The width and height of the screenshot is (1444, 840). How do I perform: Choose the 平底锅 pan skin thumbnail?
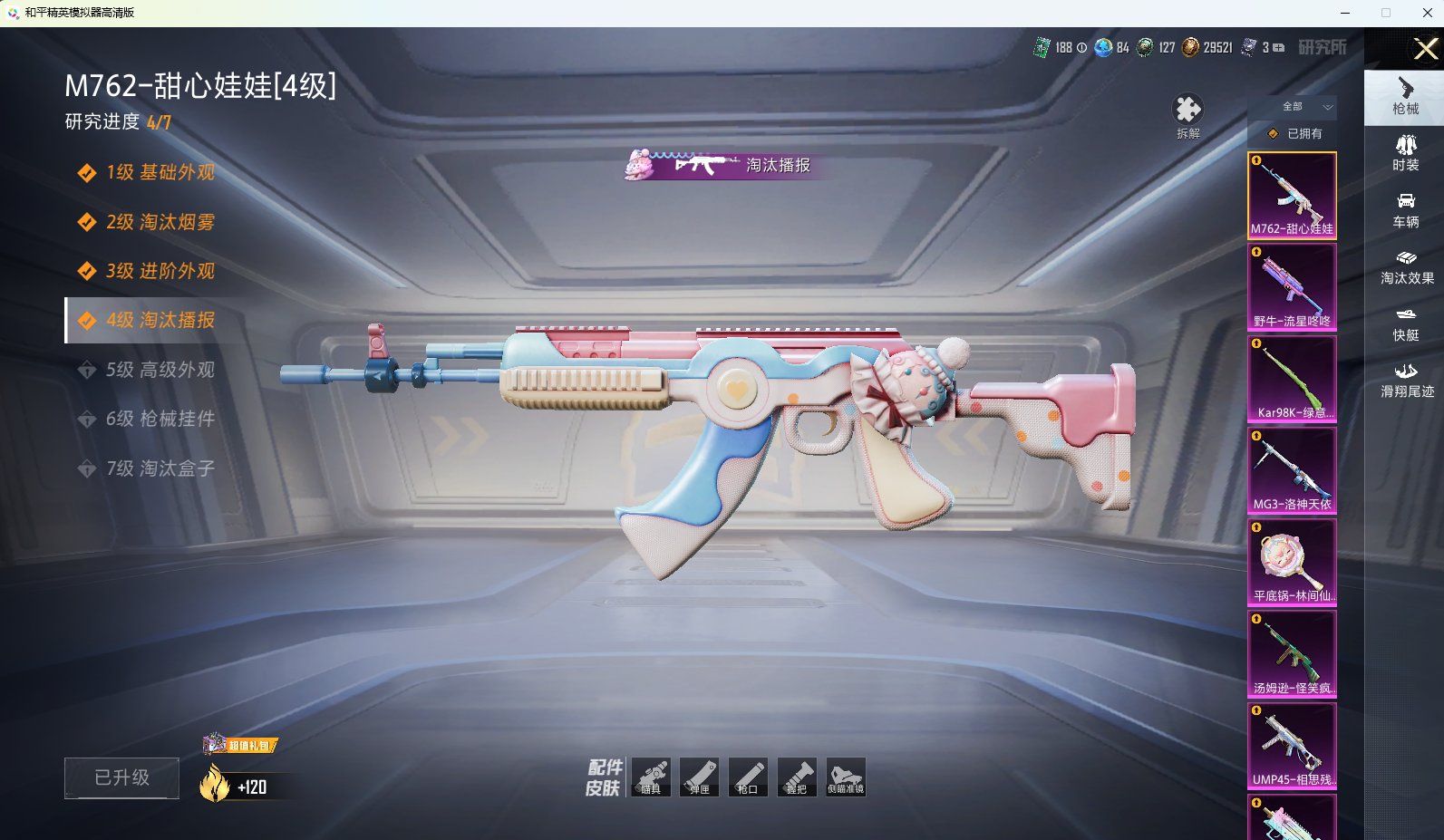pyautogui.click(x=1292, y=562)
